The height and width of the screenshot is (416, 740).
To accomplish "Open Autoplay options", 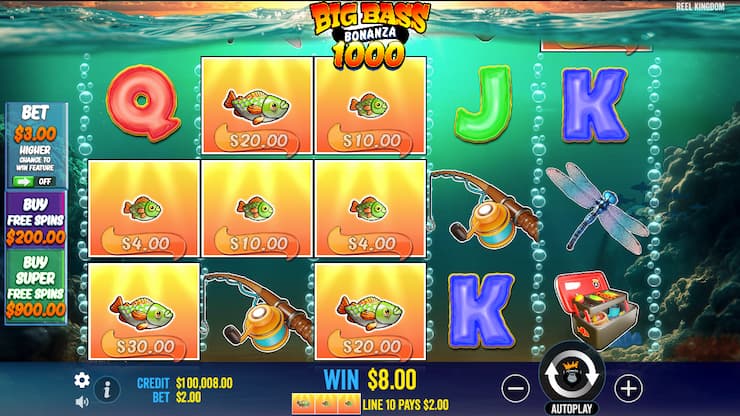I will tap(571, 409).
